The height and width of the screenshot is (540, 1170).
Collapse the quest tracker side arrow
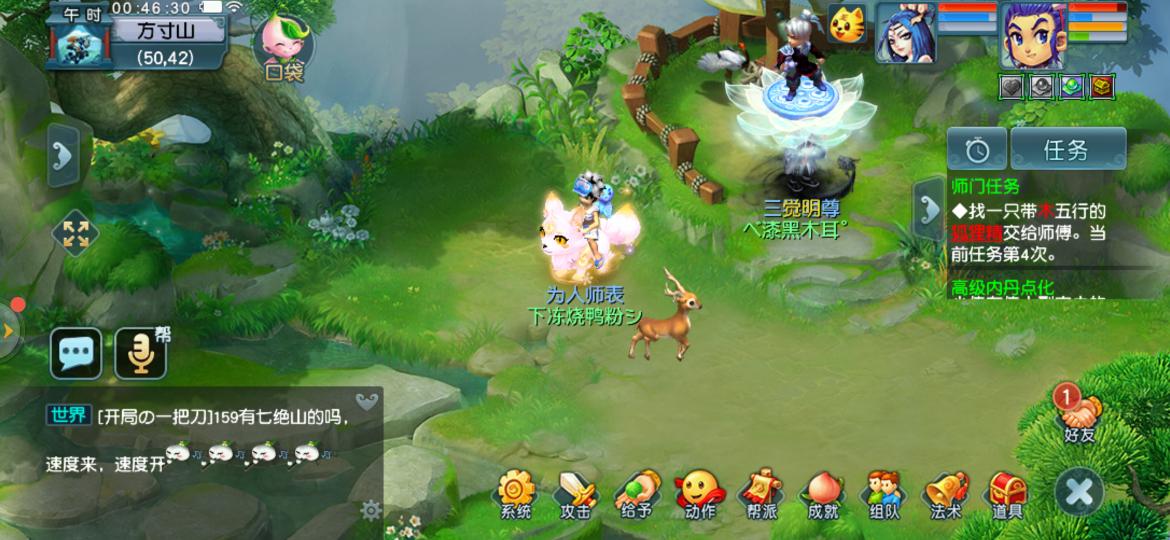(x=929, y=208)
